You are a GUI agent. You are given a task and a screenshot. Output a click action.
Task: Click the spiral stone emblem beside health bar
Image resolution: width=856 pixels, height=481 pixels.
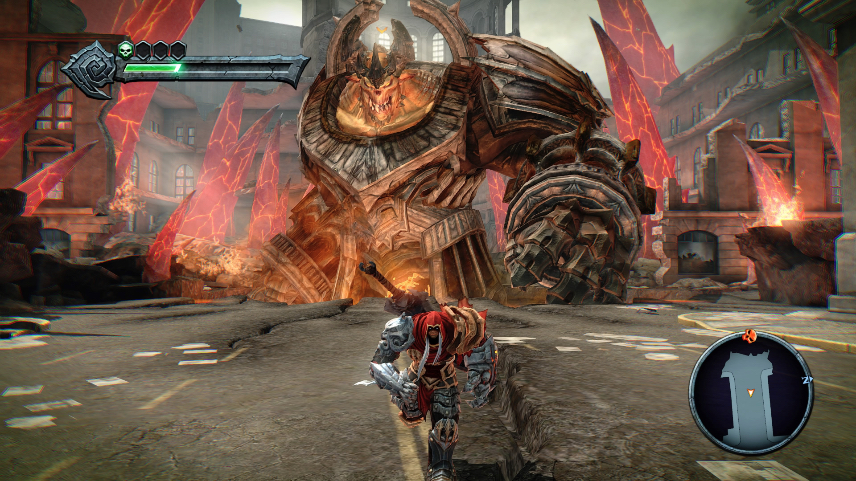click(x=91, y=69)
